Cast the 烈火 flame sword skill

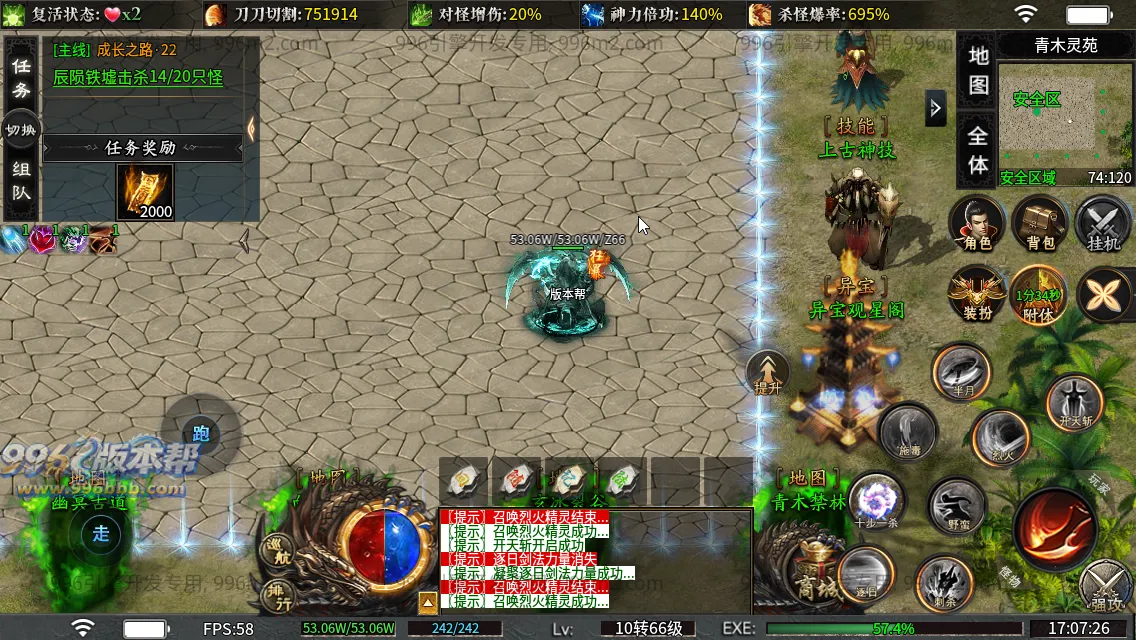click(1001, 438)
